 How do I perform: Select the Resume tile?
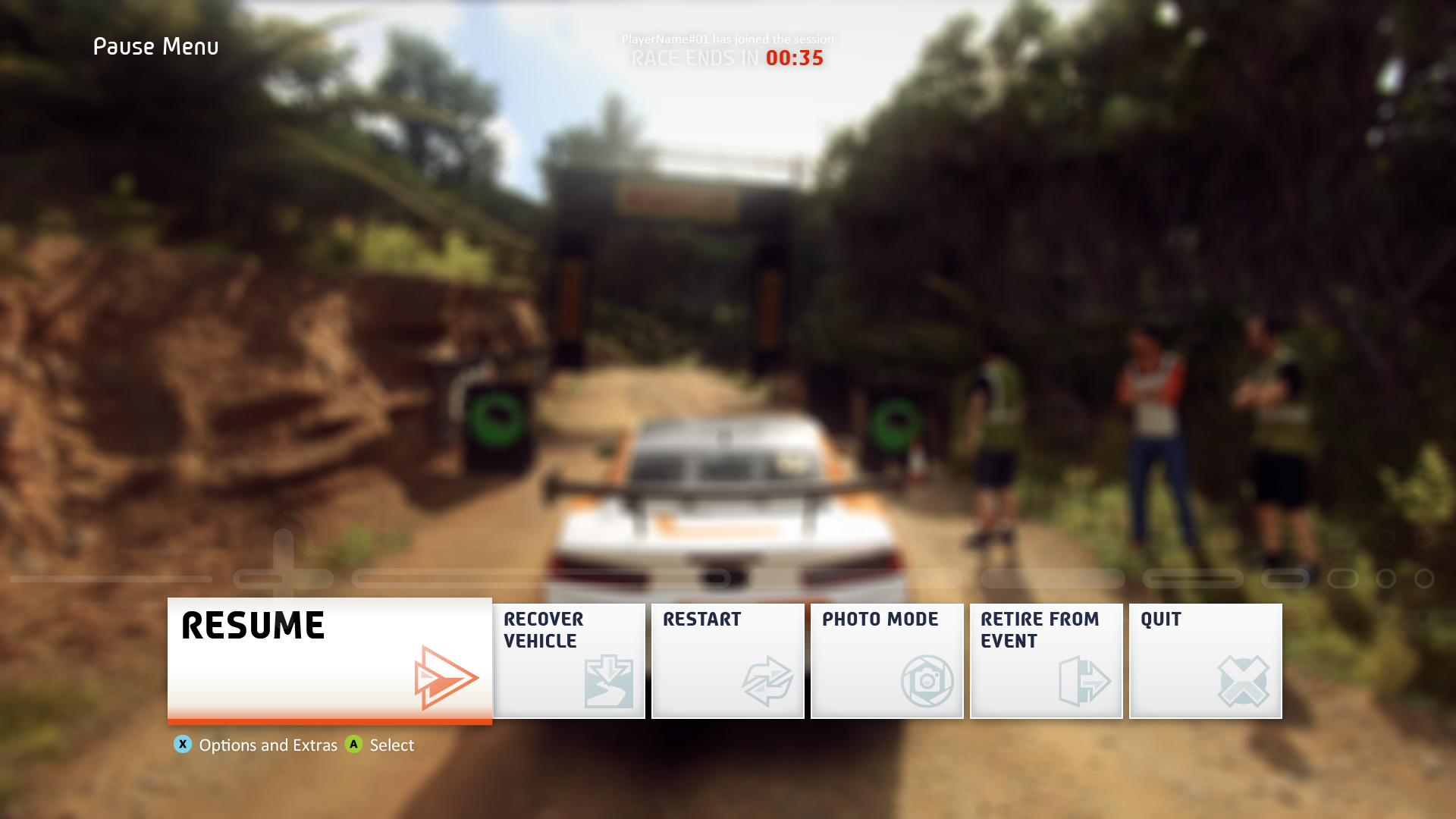click(x=329, y=659)
